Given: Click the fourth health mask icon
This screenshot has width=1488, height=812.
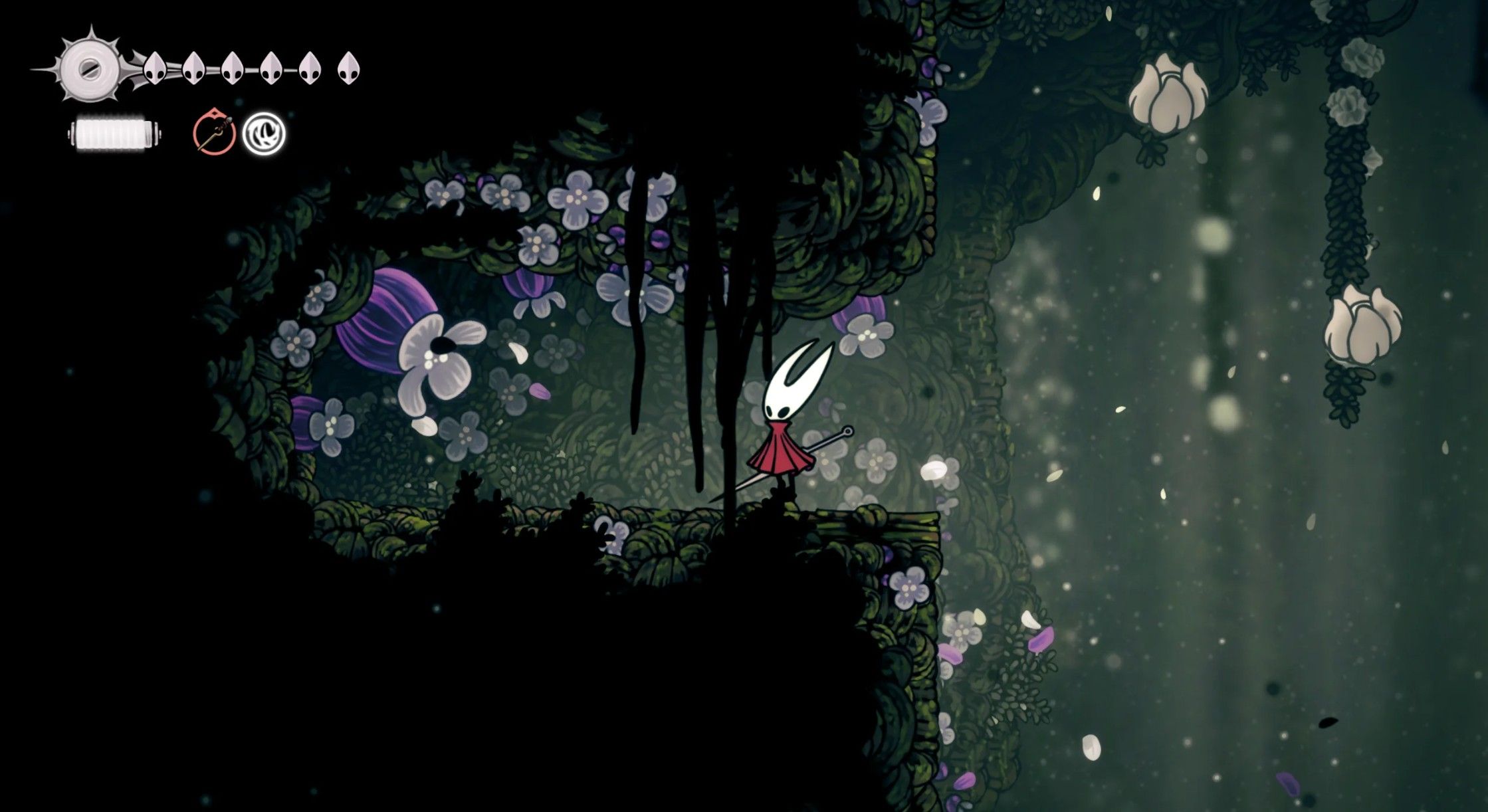Looking at the screenshot, I should 270,68.
